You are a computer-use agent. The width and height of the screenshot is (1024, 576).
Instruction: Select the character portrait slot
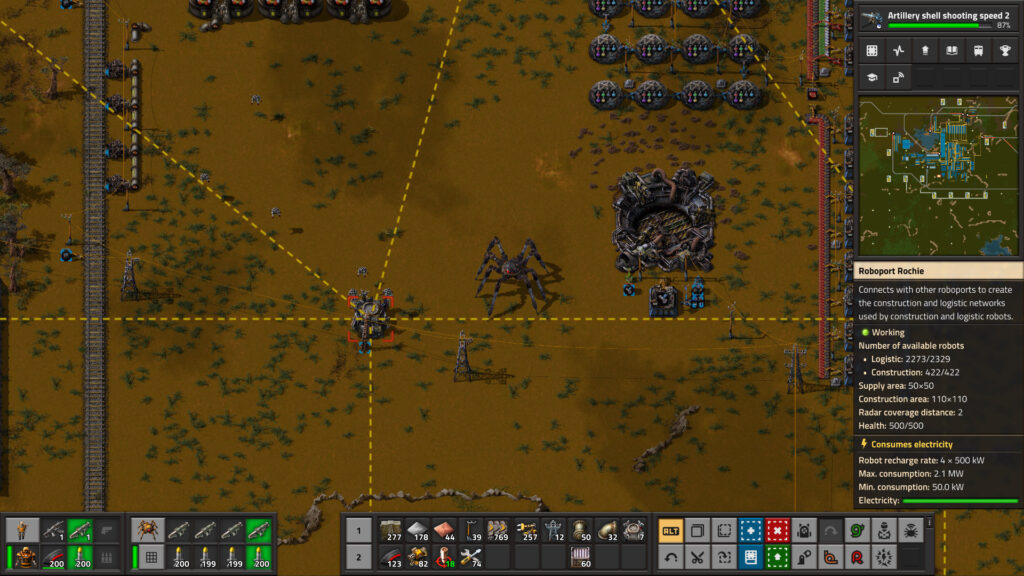coord(24,530)
